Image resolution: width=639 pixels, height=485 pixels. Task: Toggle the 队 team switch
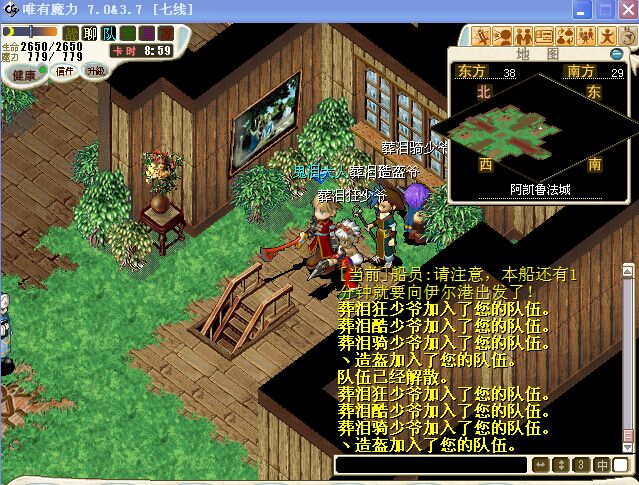[x=109, y=34]
